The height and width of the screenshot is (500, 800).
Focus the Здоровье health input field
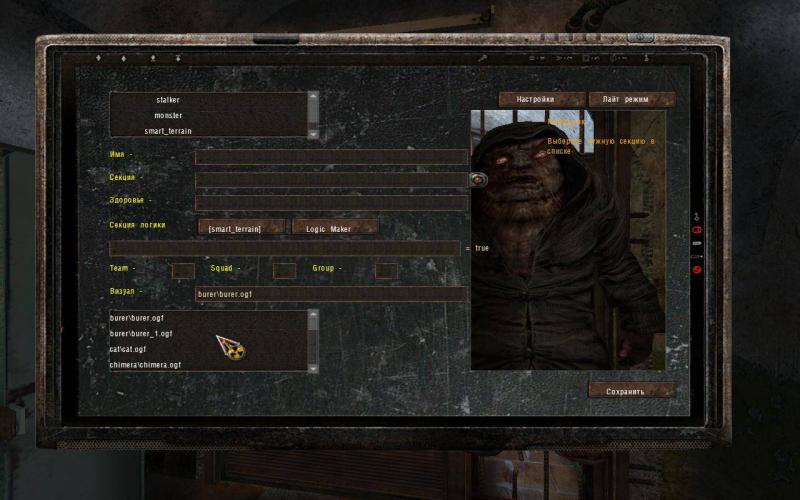point(331,203)
